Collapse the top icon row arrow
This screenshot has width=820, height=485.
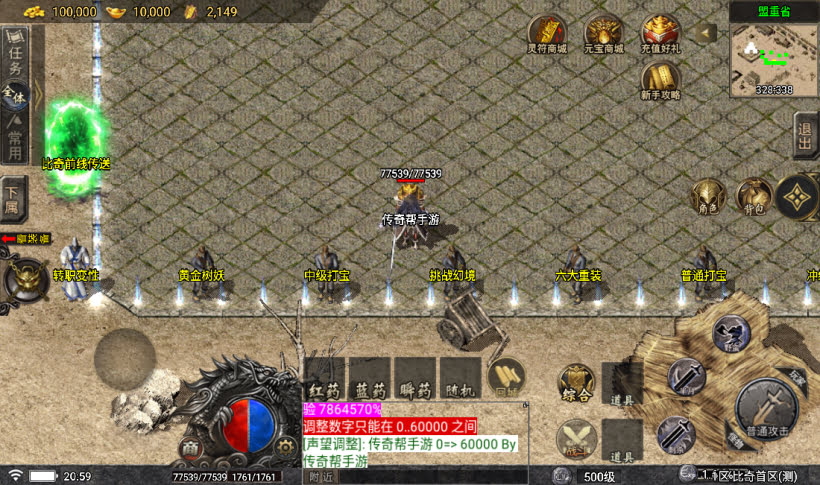pyautogui.click(x=707, y=33)
